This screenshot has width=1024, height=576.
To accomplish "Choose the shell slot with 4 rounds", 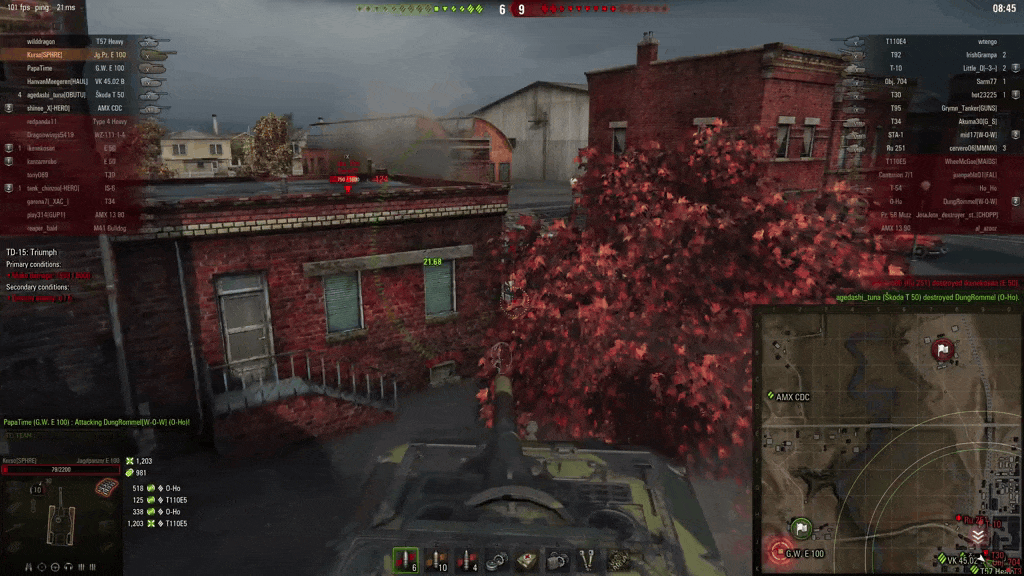I will tap(466, 561).
